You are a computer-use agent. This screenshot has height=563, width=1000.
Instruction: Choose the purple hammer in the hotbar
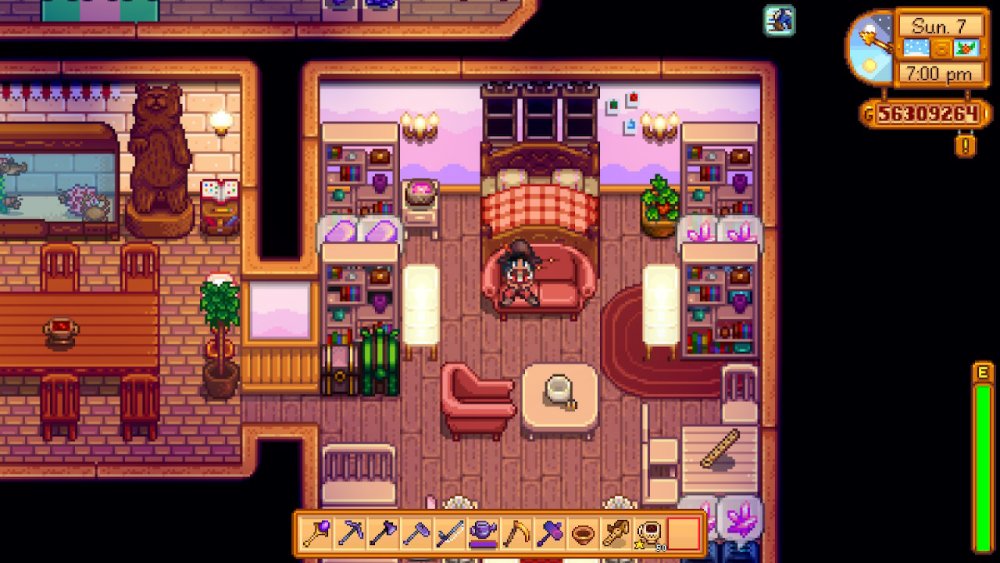[548, 533]
